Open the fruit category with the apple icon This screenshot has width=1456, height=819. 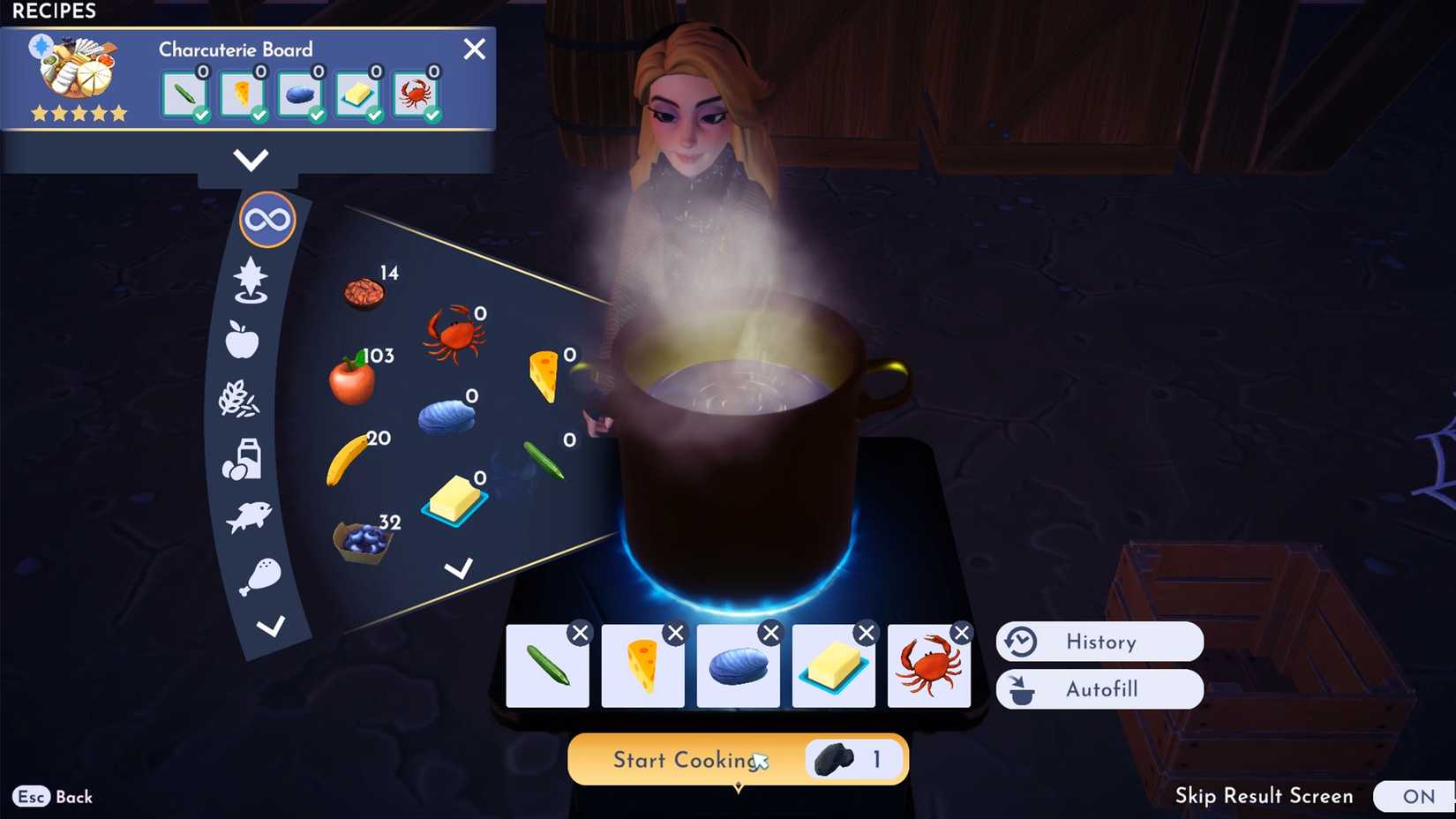pos(244,340)
